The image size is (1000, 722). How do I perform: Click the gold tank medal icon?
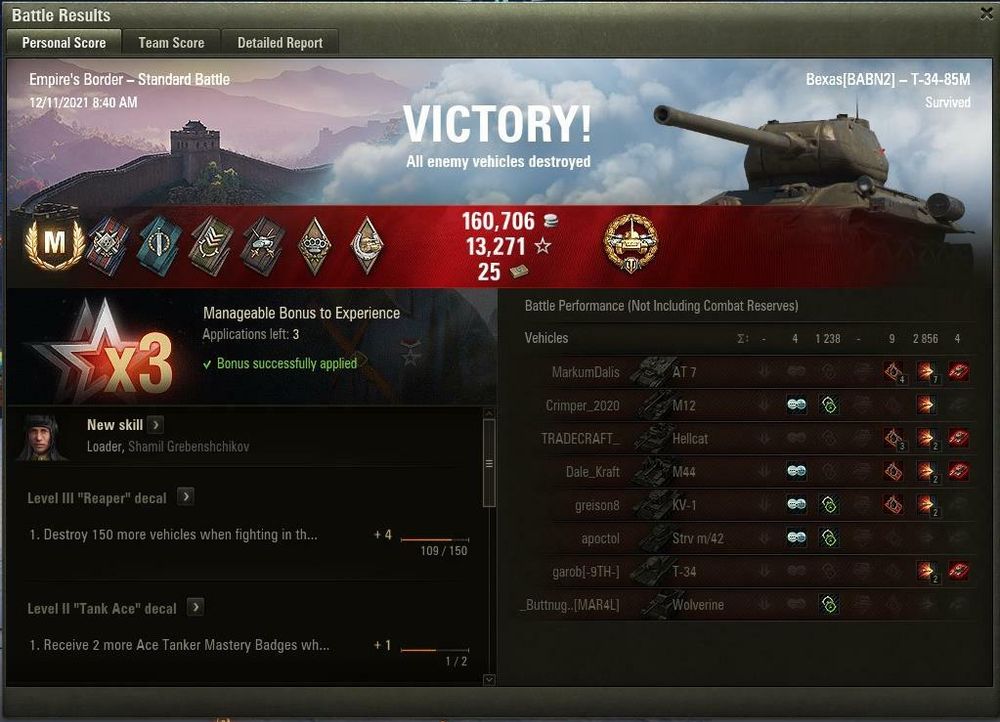[x=631, y=242]
